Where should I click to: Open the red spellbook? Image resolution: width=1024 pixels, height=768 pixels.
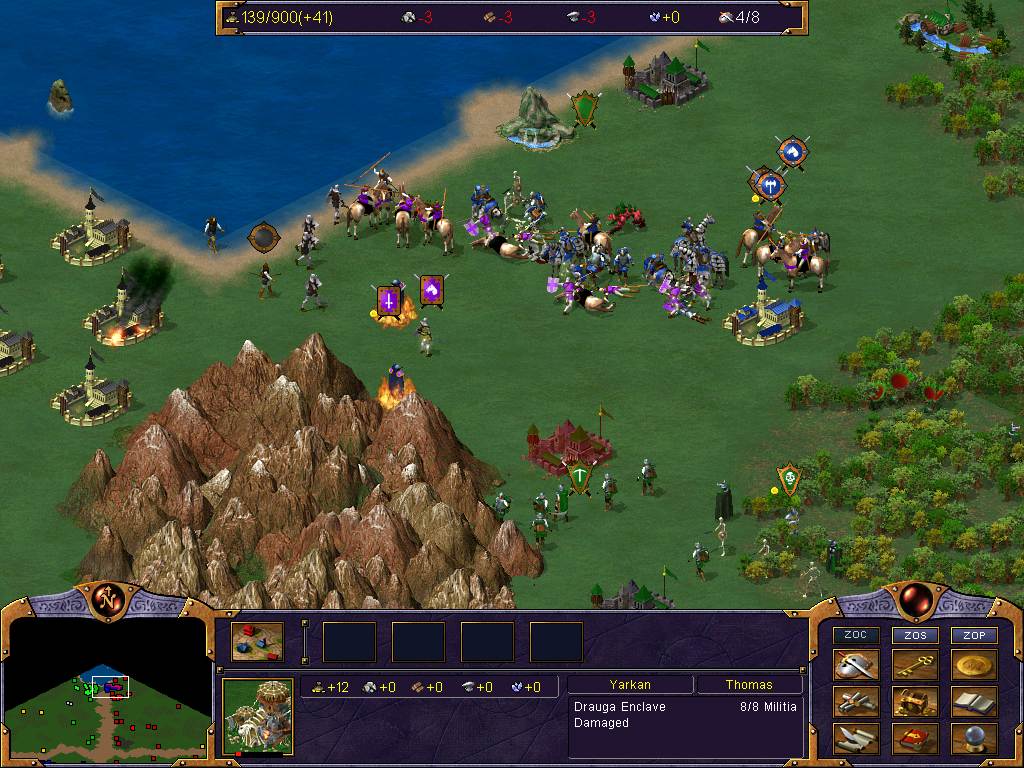tap(915, 738)
